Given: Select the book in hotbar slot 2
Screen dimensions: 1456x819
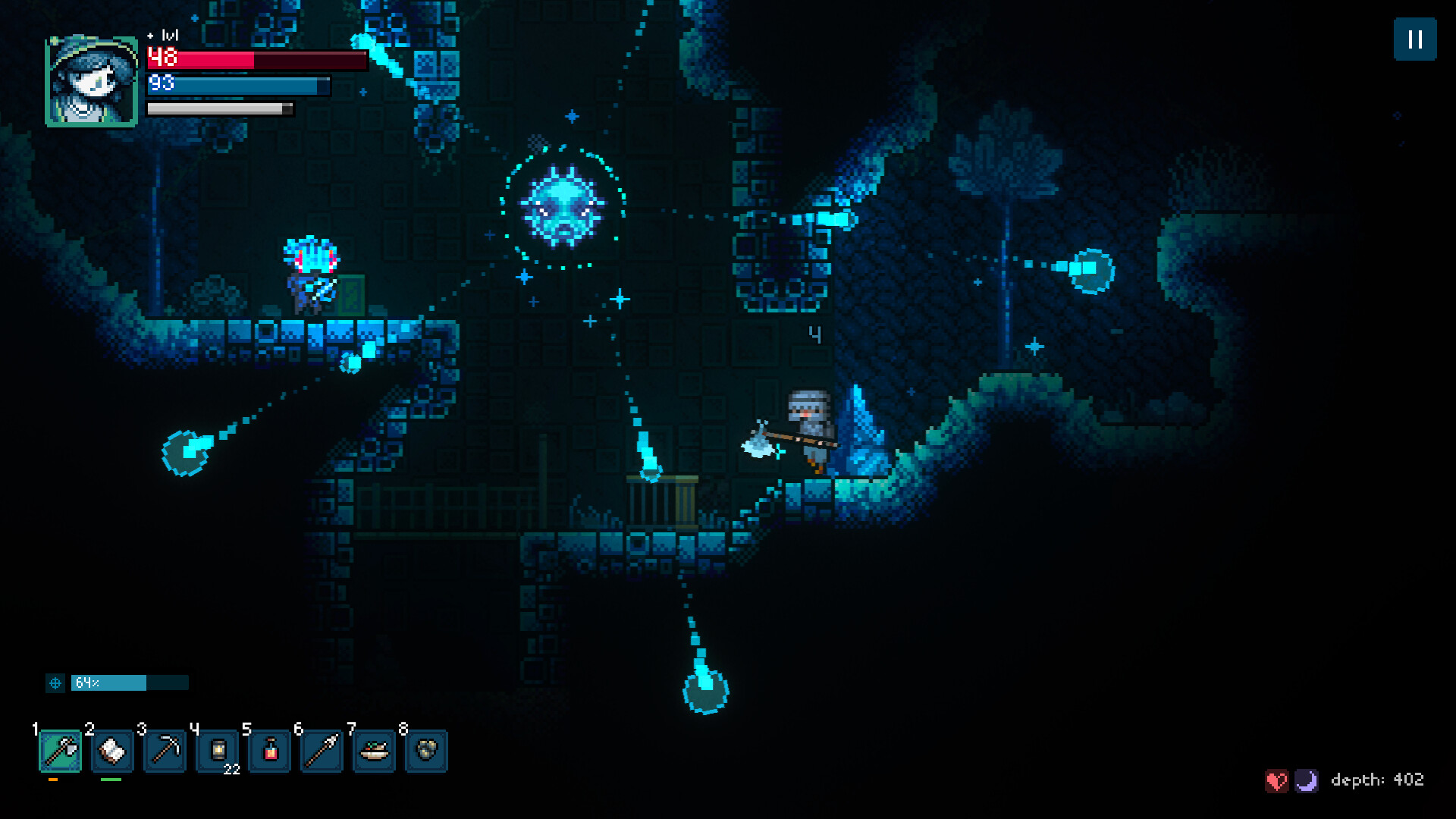Looking at the screenshot, I should coord(112,752).
